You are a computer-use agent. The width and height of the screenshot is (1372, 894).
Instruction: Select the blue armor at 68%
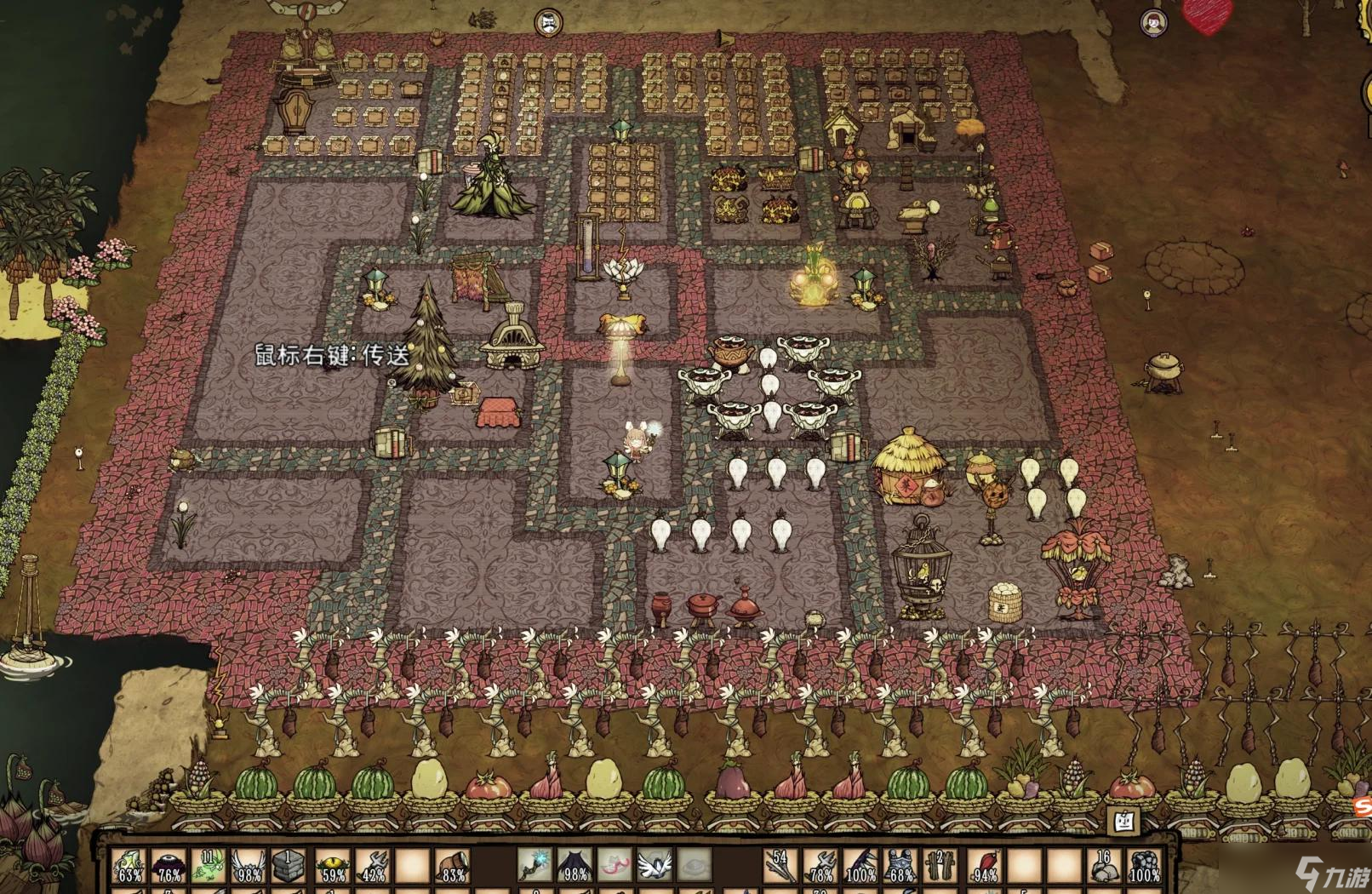pyautogui.click(x=901, y=866)
